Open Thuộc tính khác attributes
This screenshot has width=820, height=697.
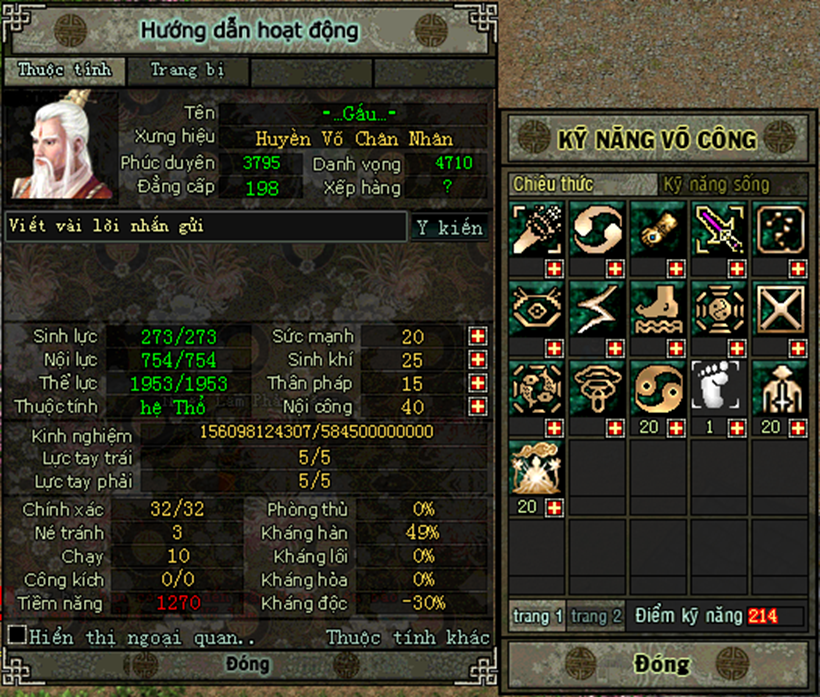(408, 637)
